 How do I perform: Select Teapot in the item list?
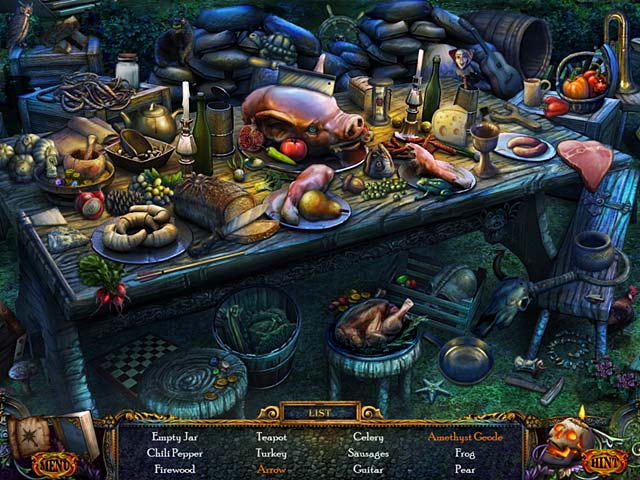click(x=270, y=437)
